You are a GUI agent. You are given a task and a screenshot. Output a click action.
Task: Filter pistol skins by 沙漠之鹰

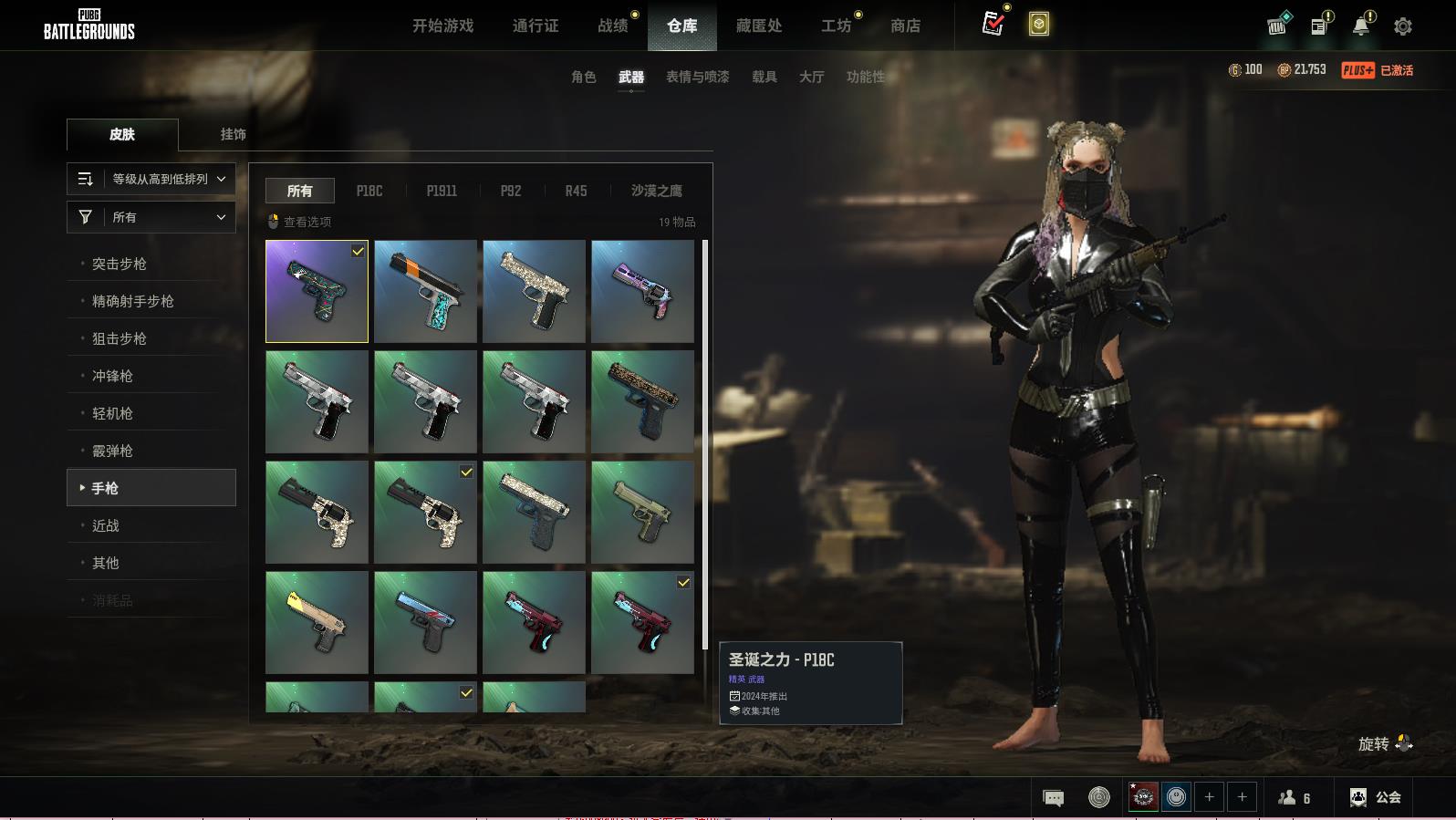pyautogui.click(x=656, y=191)
